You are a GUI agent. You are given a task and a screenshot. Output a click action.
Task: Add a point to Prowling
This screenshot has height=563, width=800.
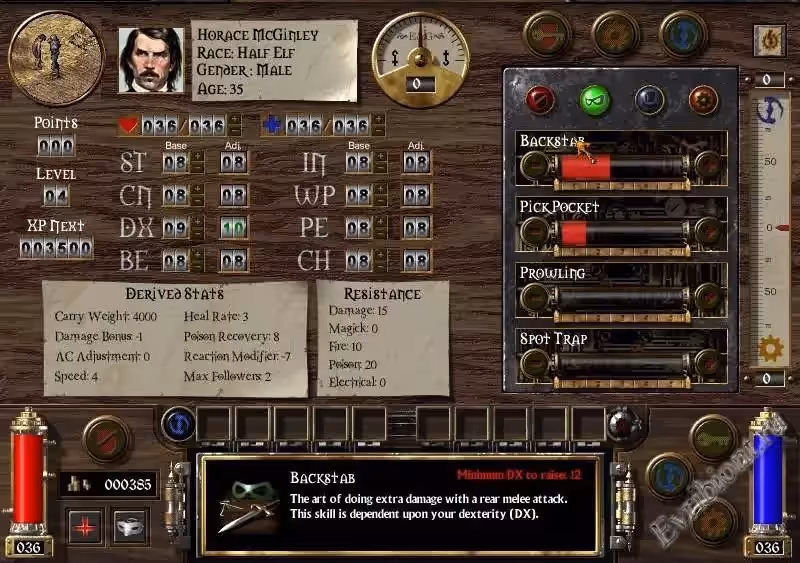coord(708,297)
